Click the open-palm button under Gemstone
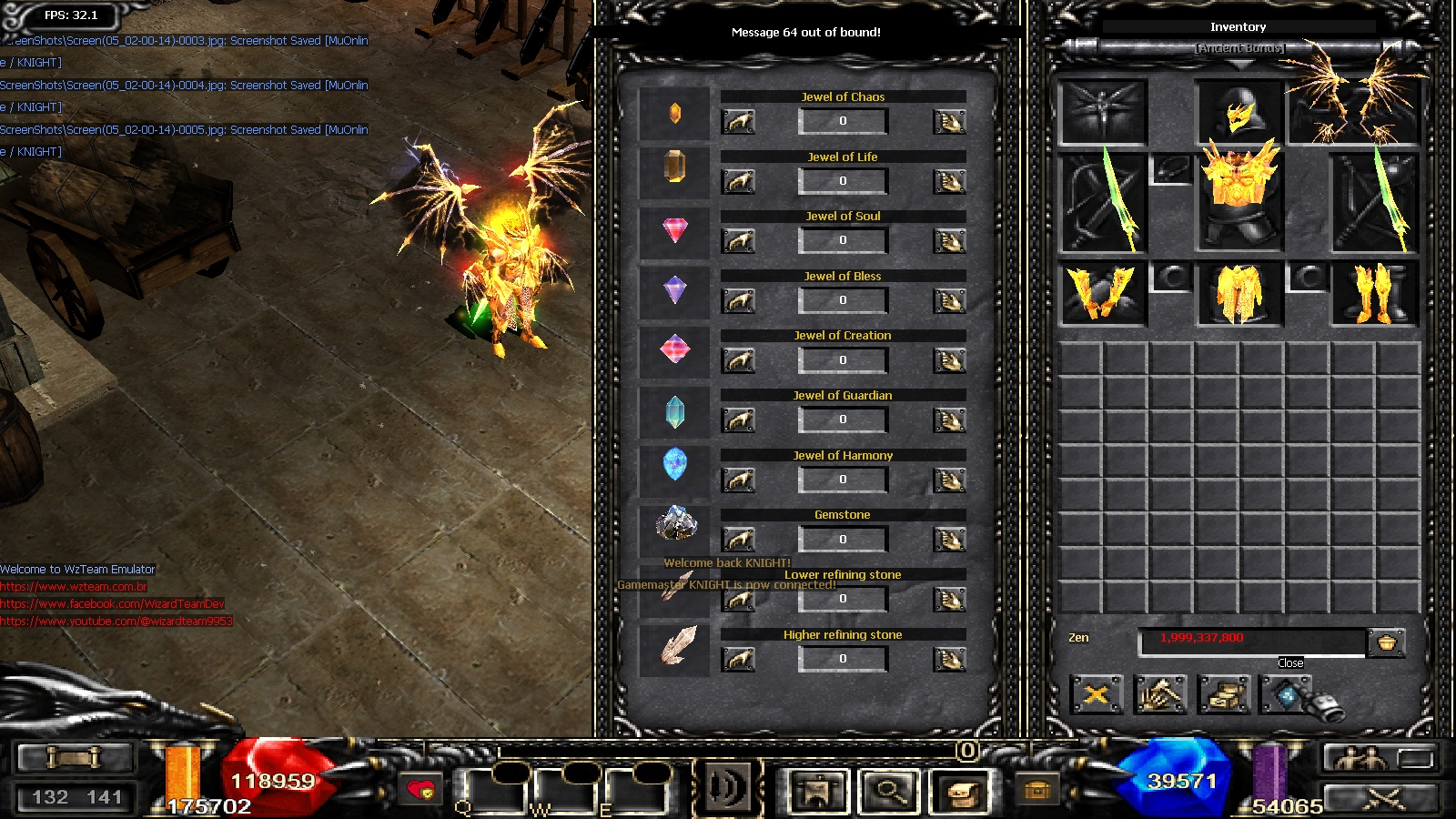 949,540
